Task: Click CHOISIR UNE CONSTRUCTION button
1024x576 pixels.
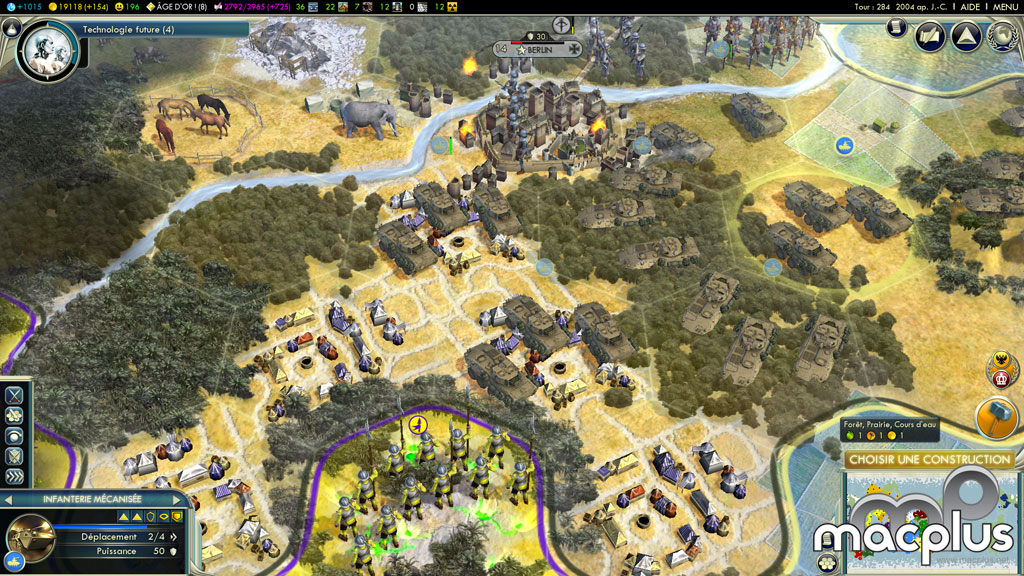Action: [928, 460]
